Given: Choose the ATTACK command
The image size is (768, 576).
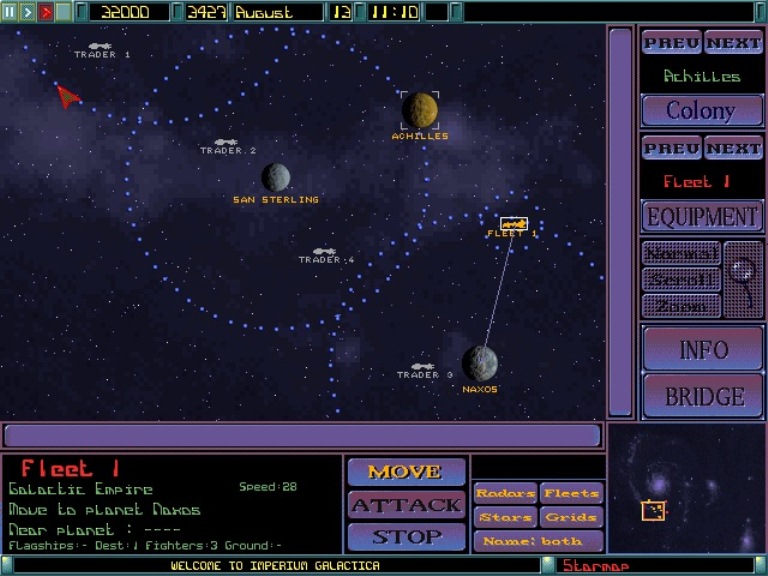Looking at the screenshot, I should (405, 504).
